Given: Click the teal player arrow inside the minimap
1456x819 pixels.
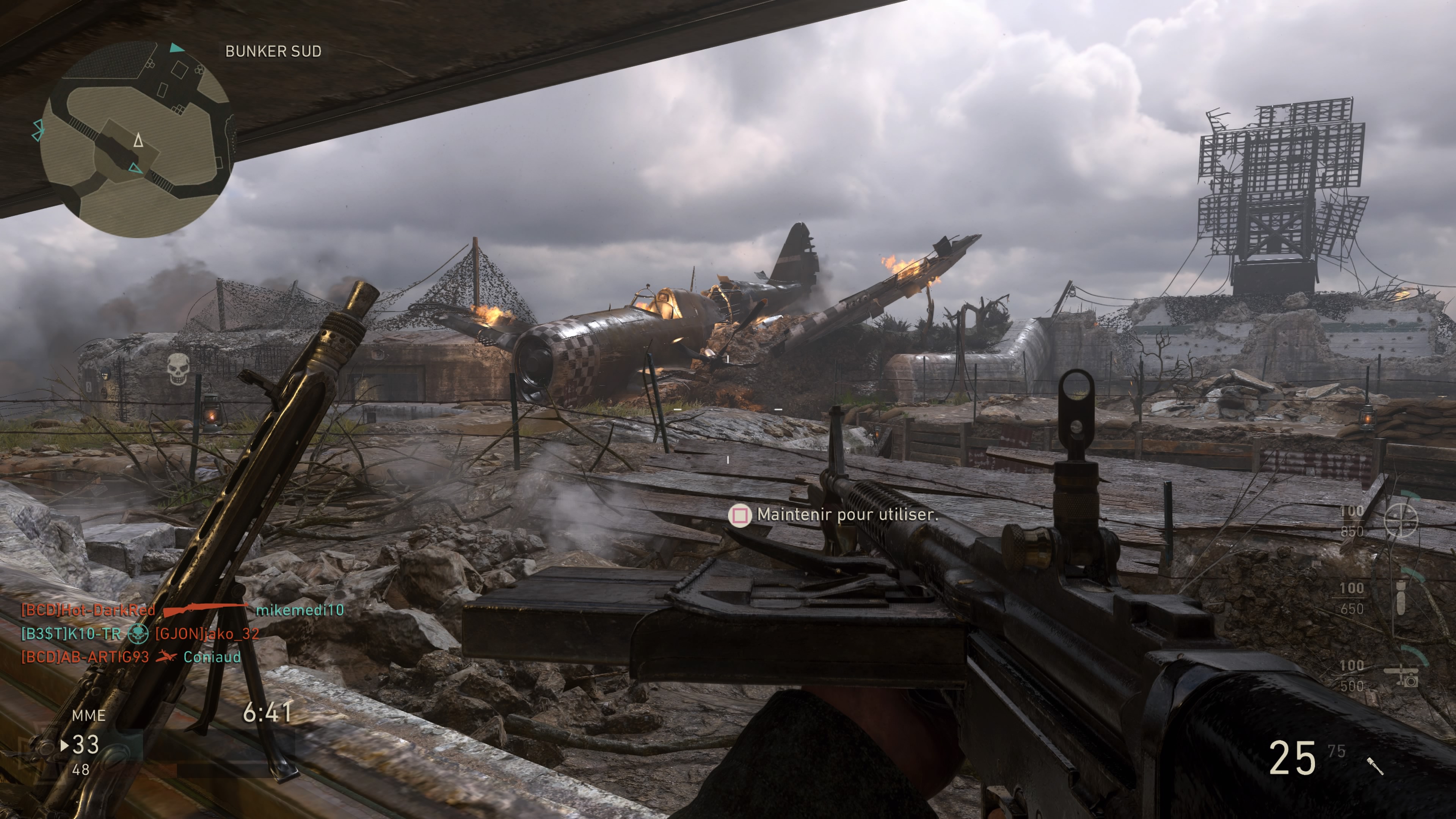Looking at the screenshot, I should [x=136, y=168].
